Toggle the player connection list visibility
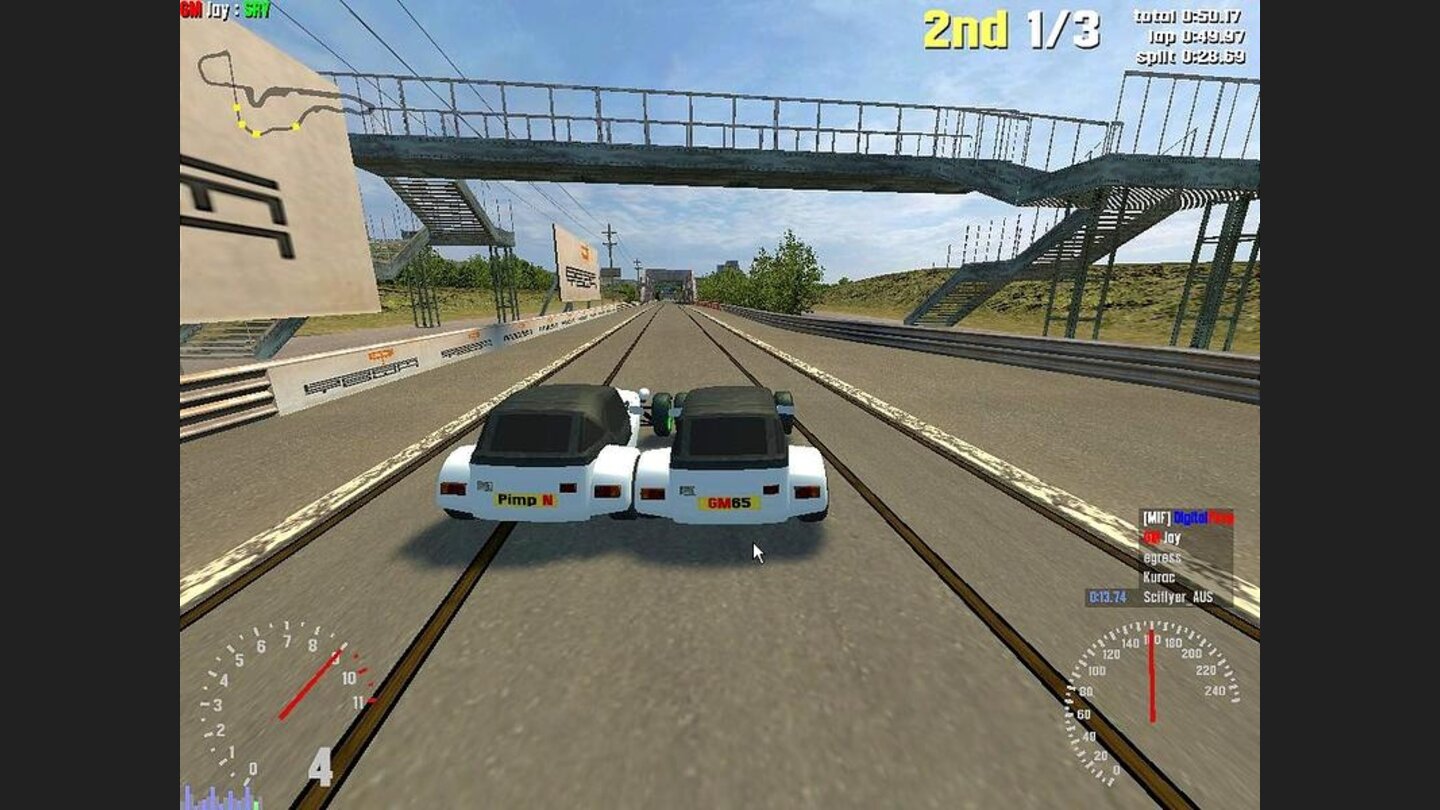The width and height of the screenshot is (1440, 810). pos(1180,555)
